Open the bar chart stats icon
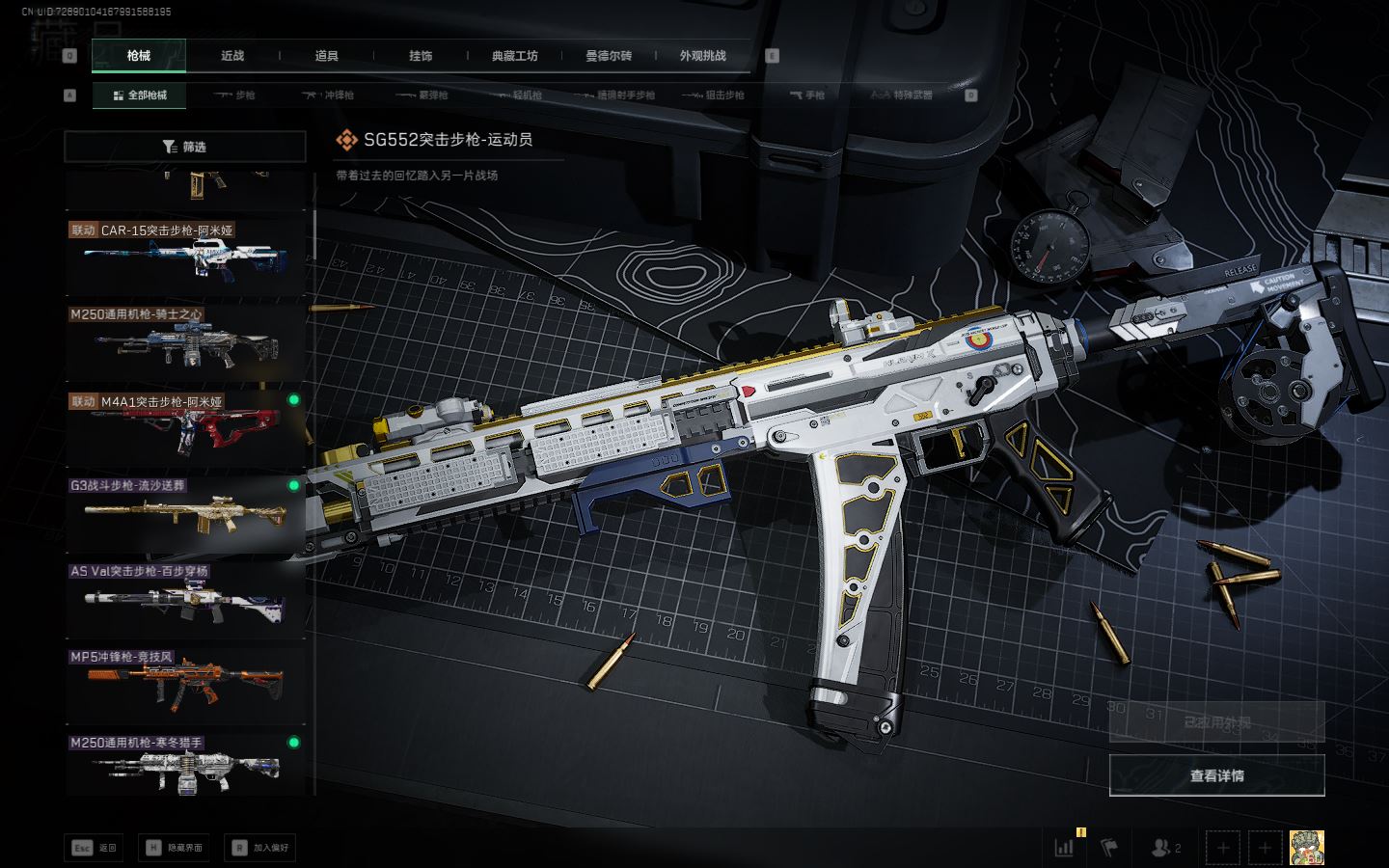 coord(1064,848)
